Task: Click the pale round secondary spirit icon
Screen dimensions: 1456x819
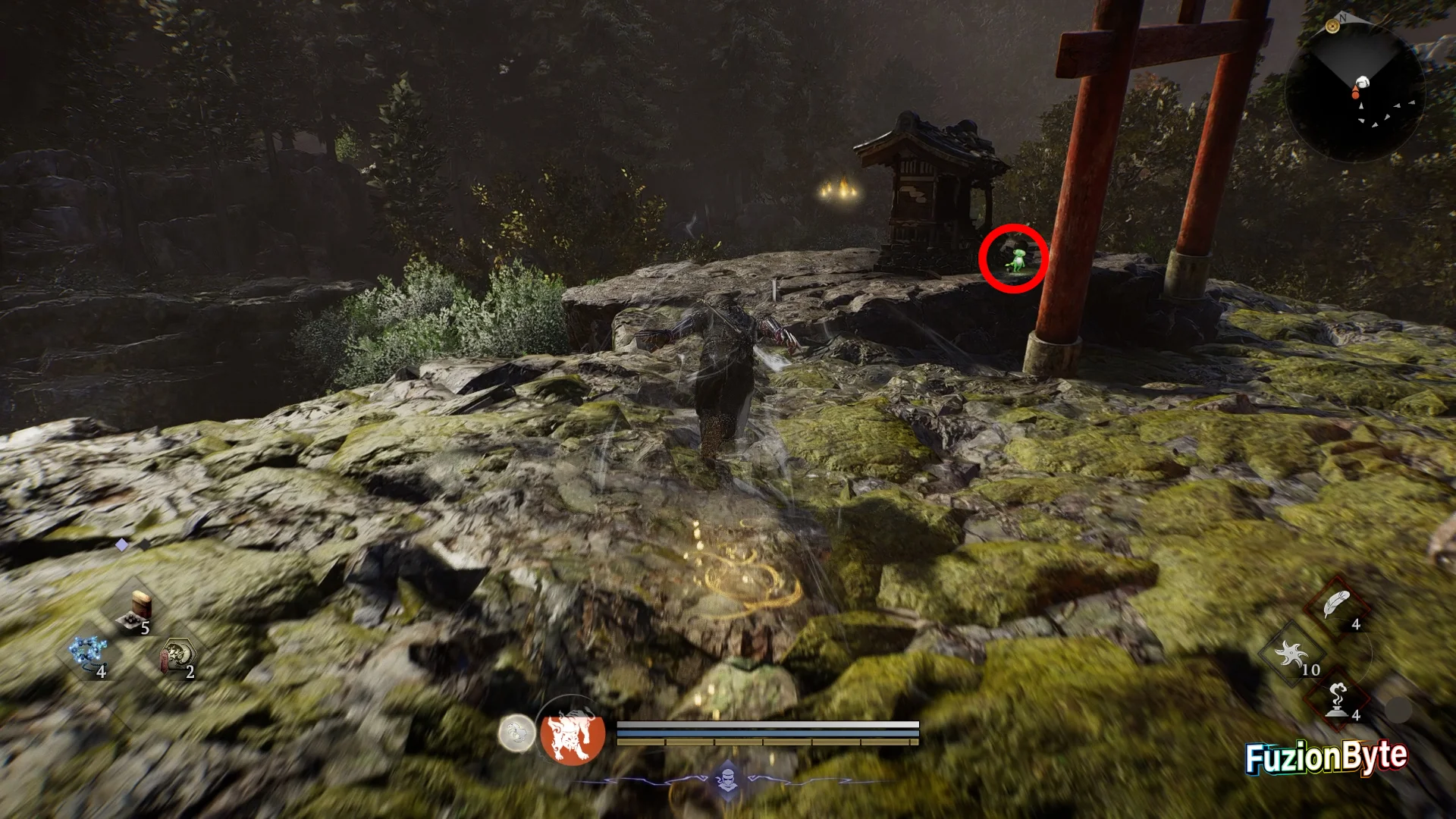Action: tap(516, 734)
